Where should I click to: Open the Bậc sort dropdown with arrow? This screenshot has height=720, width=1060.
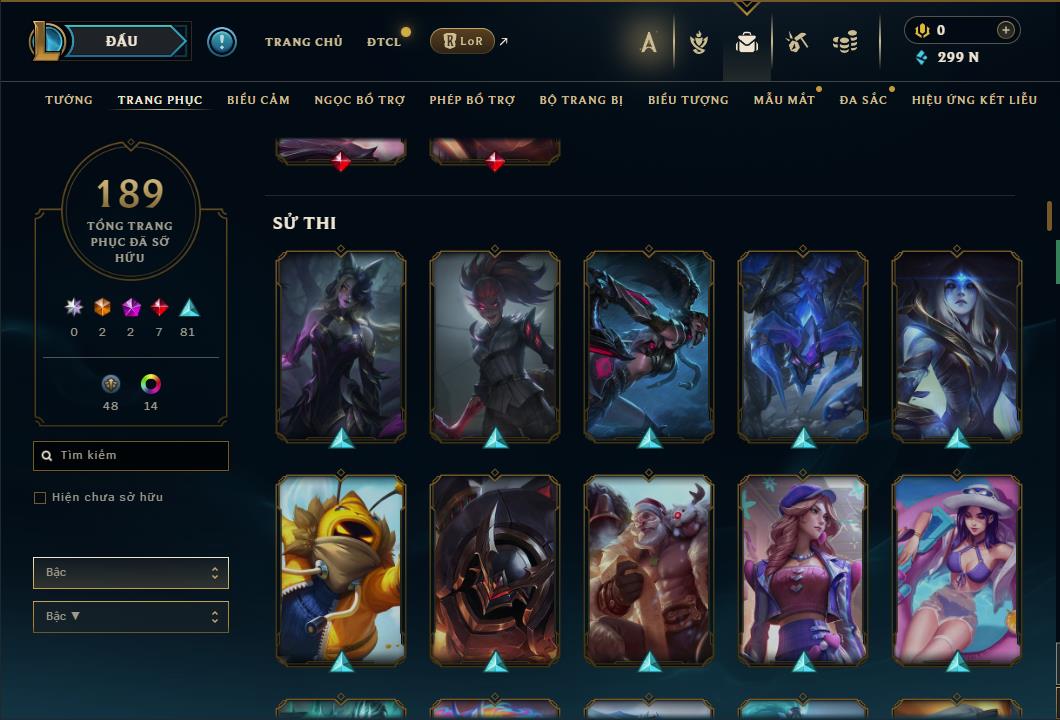click(130, 617)
